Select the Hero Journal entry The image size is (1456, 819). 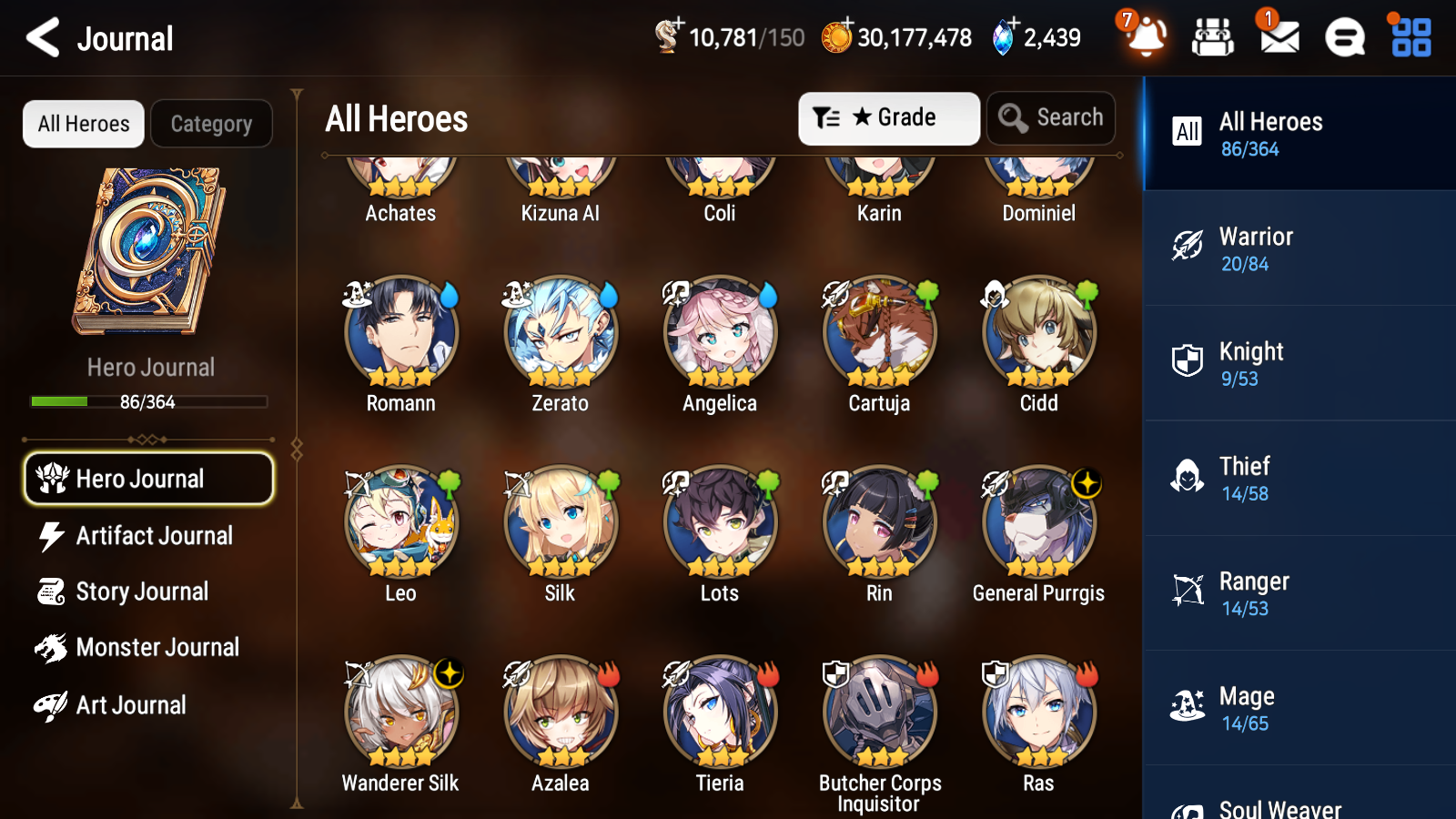[148, 478]
